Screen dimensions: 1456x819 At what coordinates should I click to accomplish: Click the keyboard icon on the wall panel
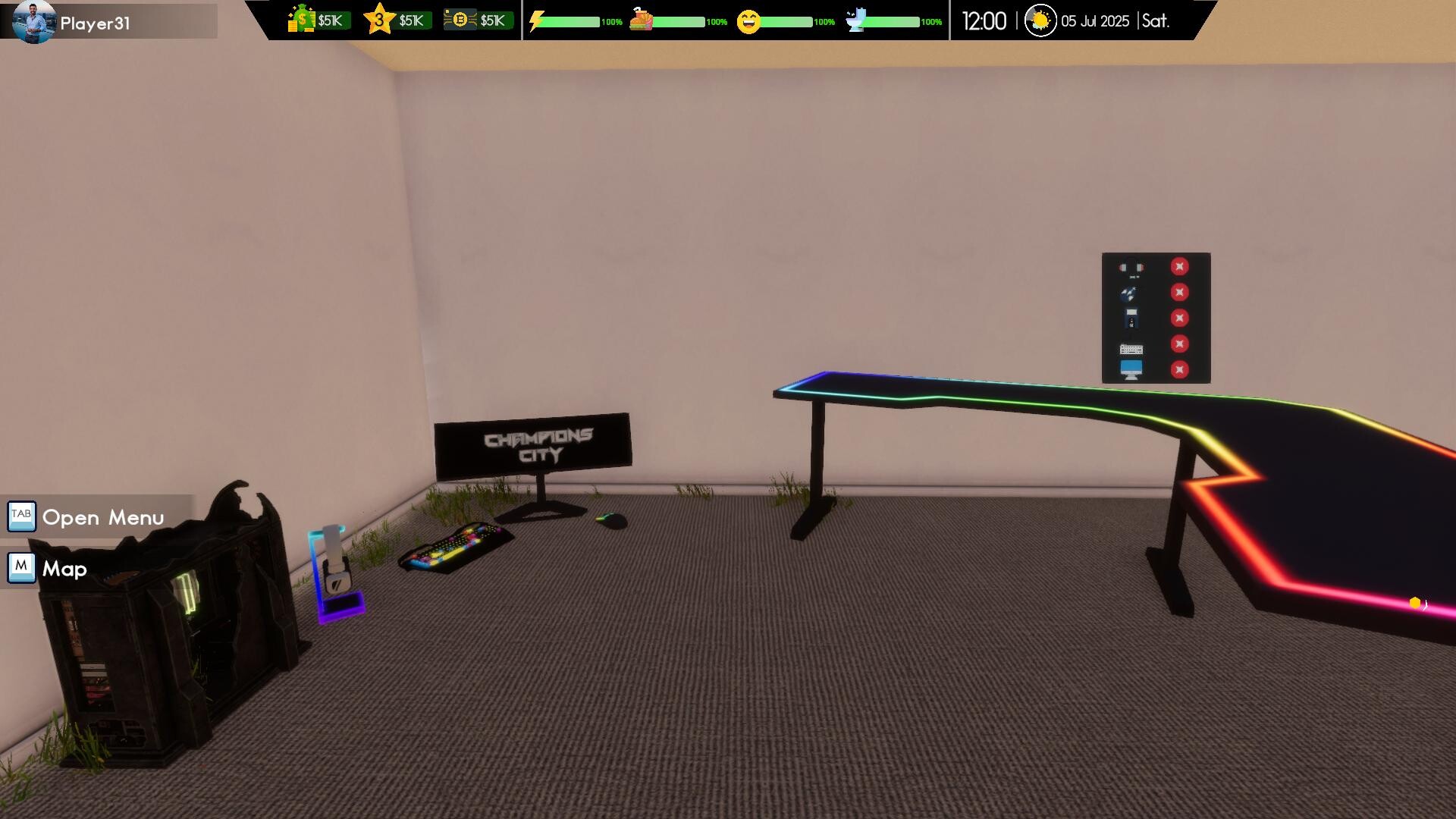1131,349
